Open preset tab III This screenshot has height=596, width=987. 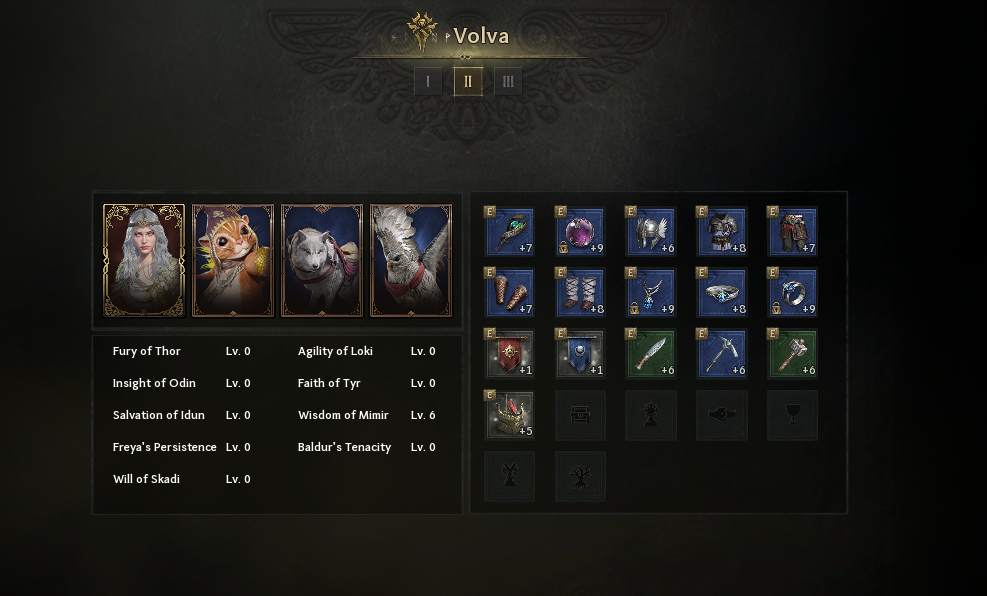[508, 81]
